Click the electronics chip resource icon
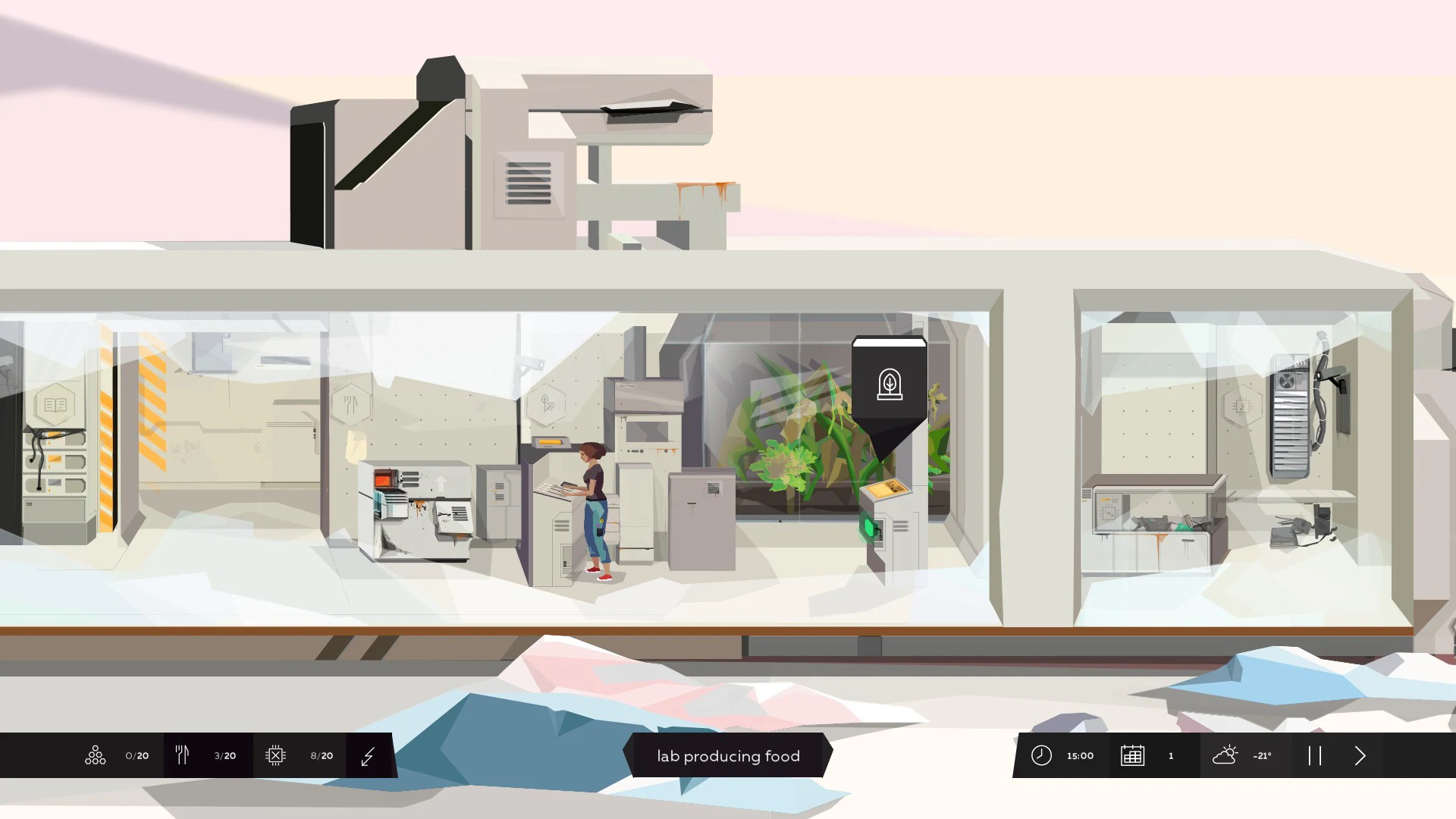The image size is (1456, 819). [x=276, y=755]
